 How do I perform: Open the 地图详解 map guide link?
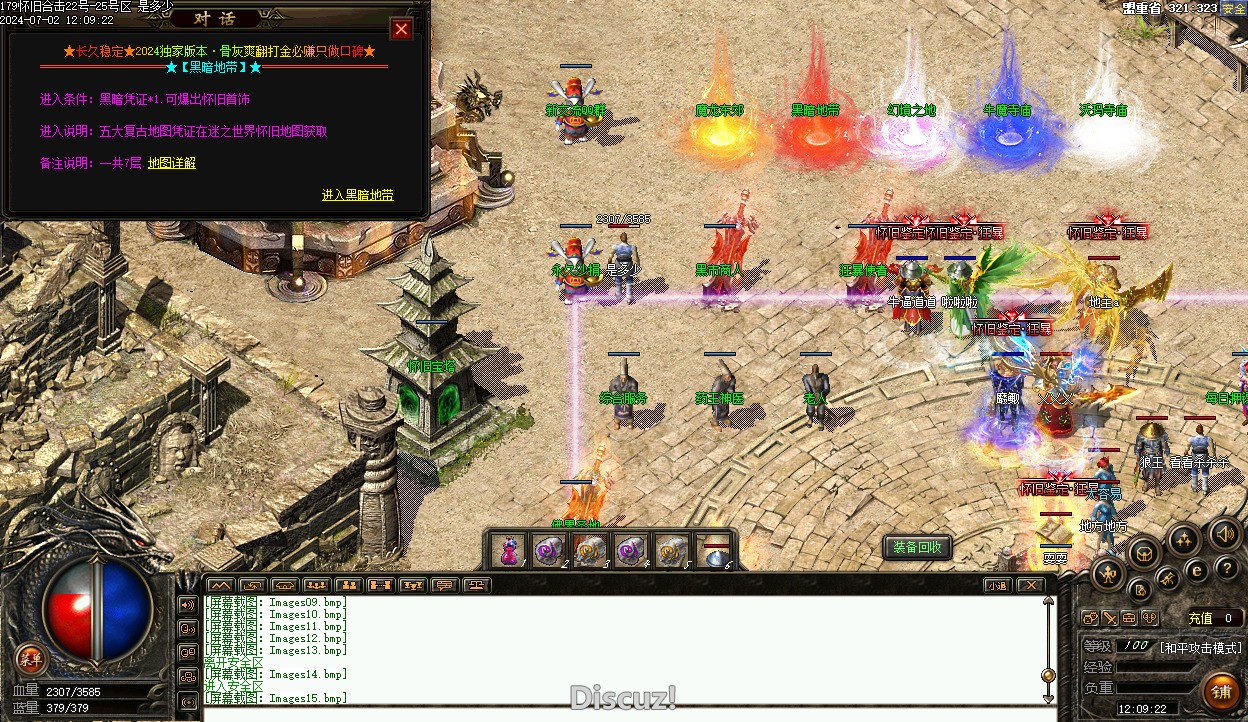171,163
